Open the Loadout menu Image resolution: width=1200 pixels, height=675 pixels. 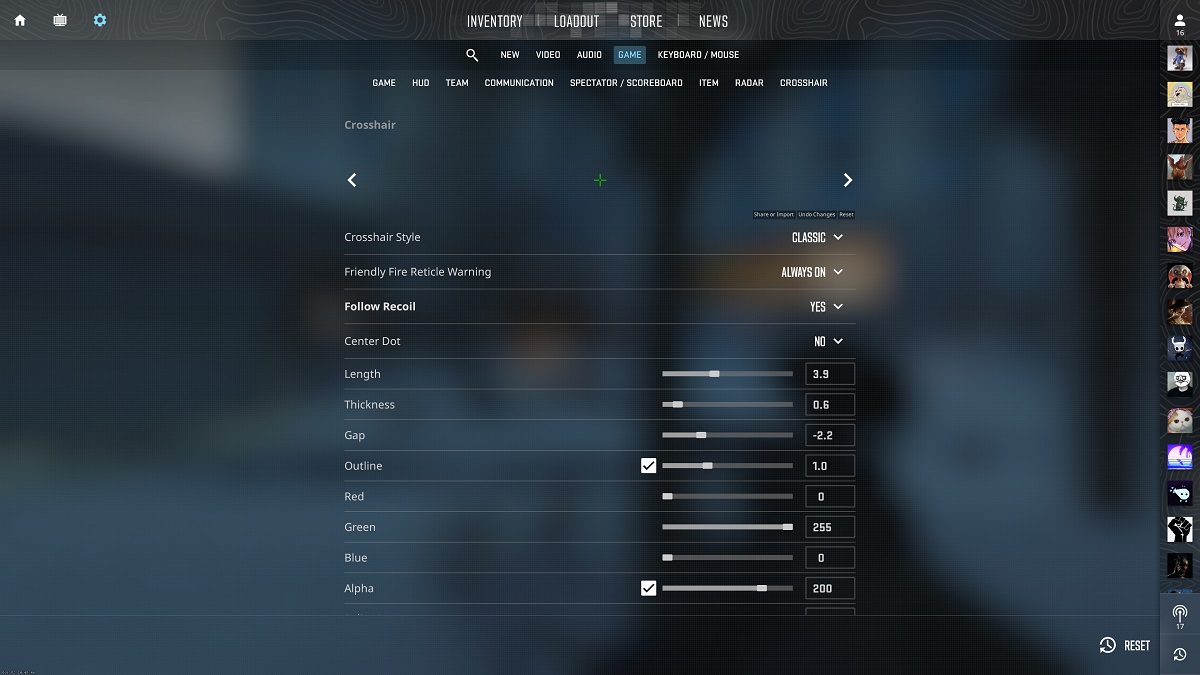coord(576,21)
